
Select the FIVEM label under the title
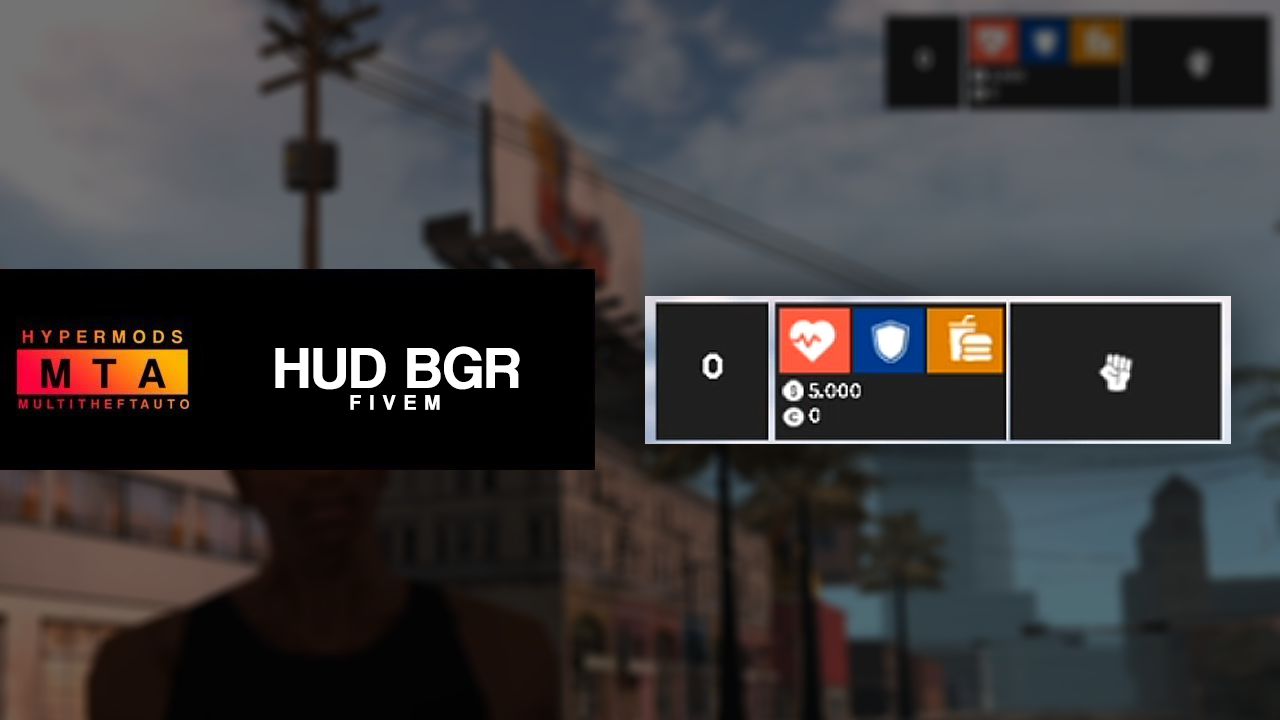pos(397,404)
